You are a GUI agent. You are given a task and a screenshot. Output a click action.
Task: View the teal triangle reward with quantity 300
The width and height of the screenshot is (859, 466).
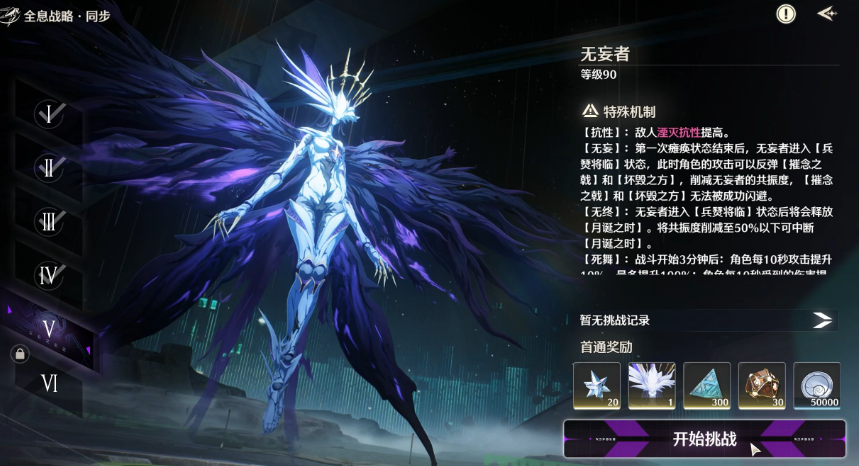pos(707,386)
